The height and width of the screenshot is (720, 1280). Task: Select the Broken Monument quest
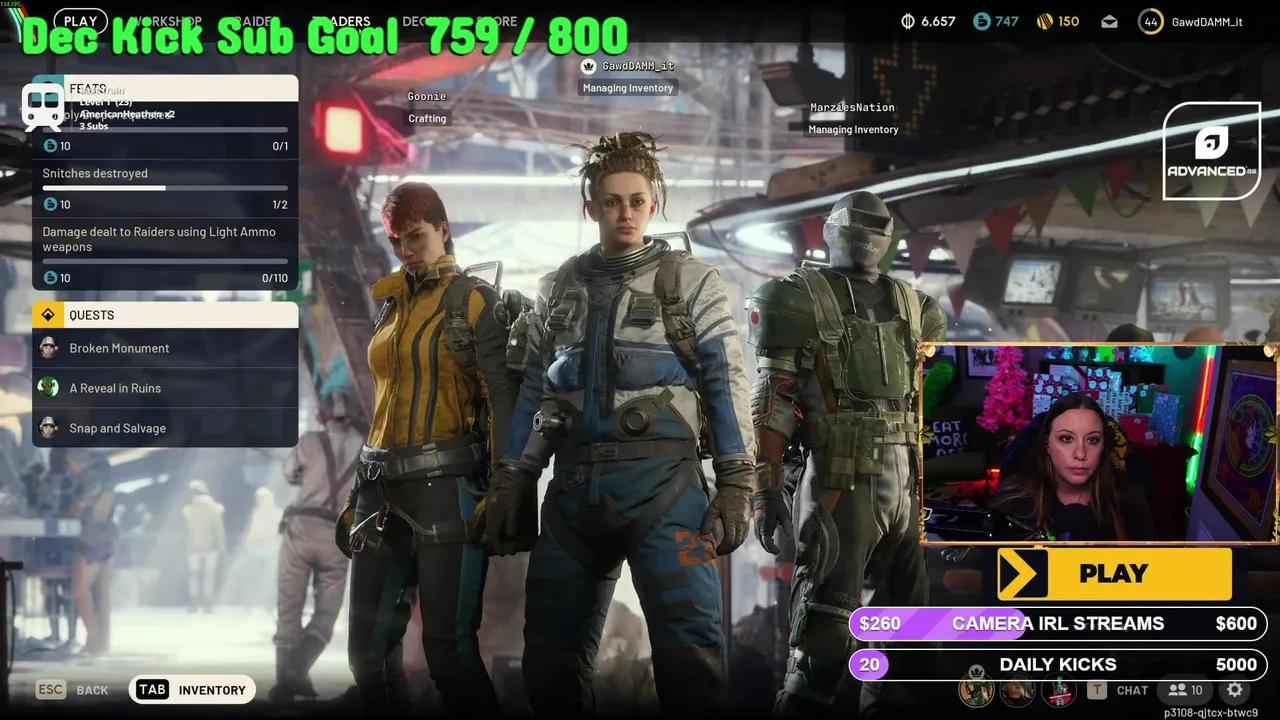[120, 348]
